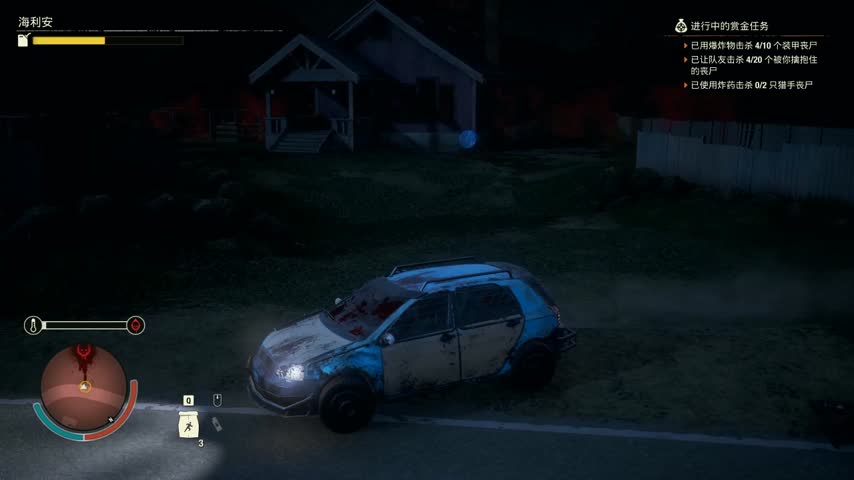
Task: Select the stamina item pouch slot
Action: (187, 425)
